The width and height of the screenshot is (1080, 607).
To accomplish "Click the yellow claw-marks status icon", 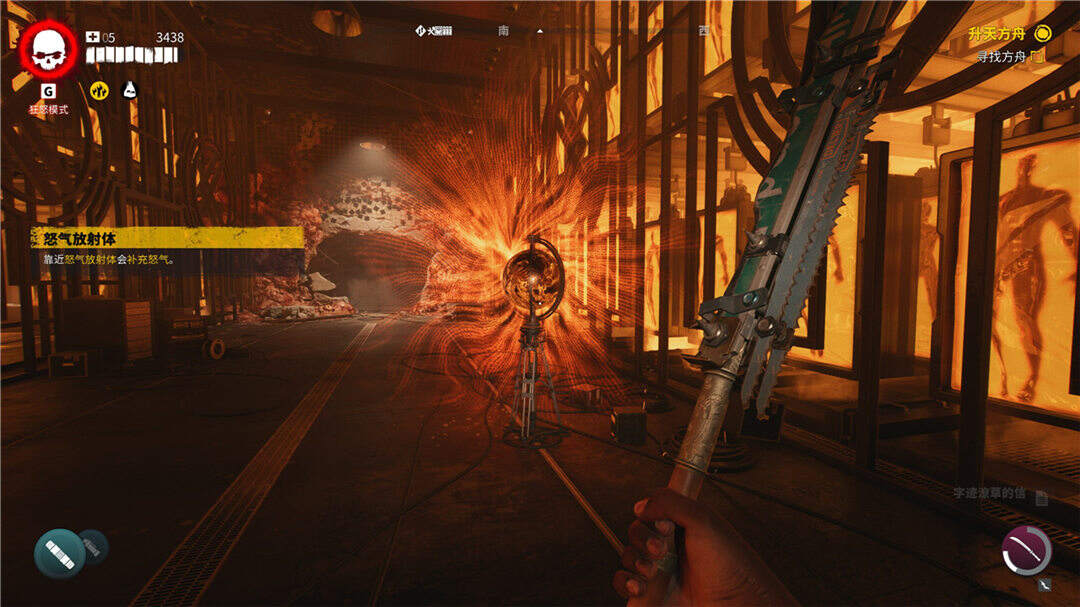I will coord(99,90).
